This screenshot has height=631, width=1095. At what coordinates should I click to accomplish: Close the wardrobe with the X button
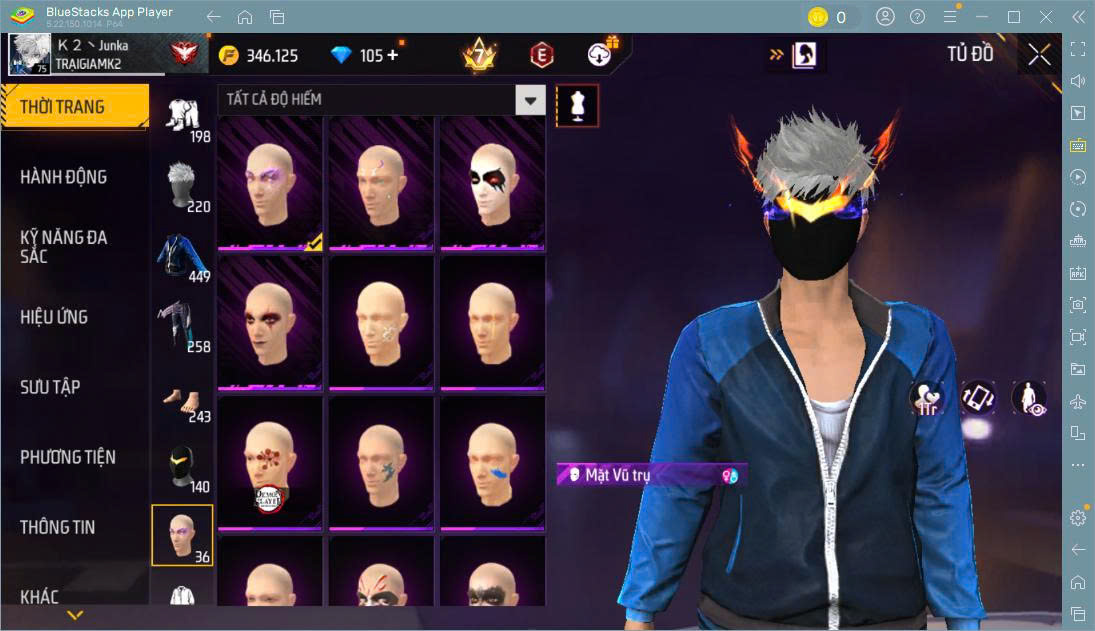pos(1039,55)
